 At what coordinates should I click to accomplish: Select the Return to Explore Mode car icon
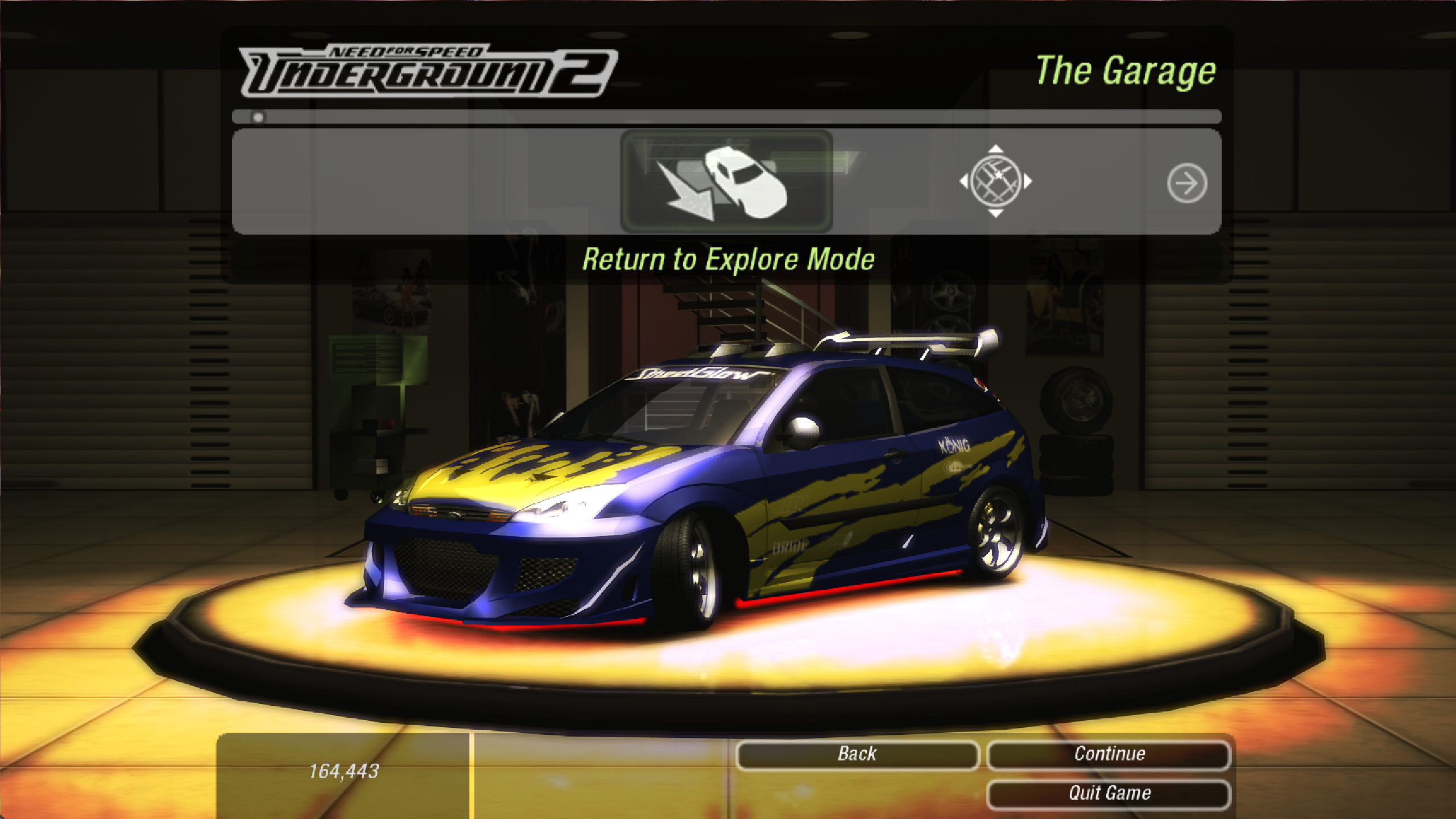click(726, 182)
